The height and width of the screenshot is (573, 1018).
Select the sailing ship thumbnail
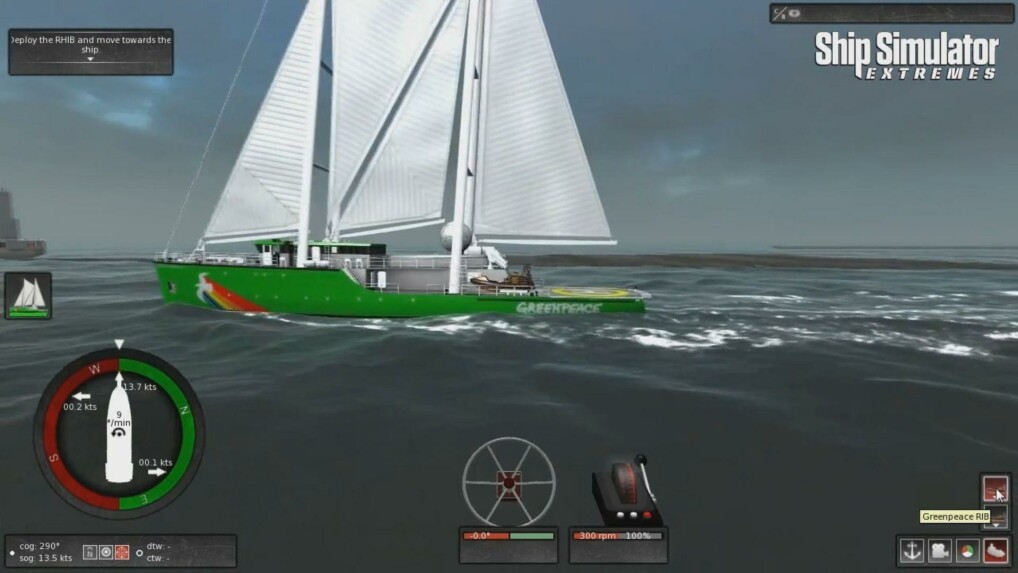point(28,295)
